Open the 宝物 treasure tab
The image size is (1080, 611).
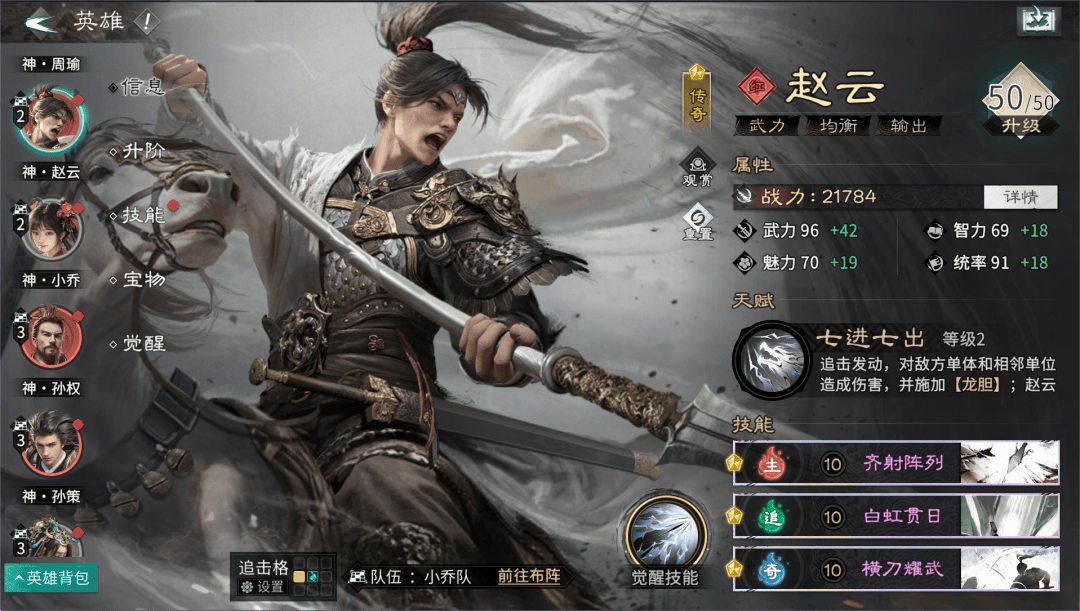coord(142,279)
